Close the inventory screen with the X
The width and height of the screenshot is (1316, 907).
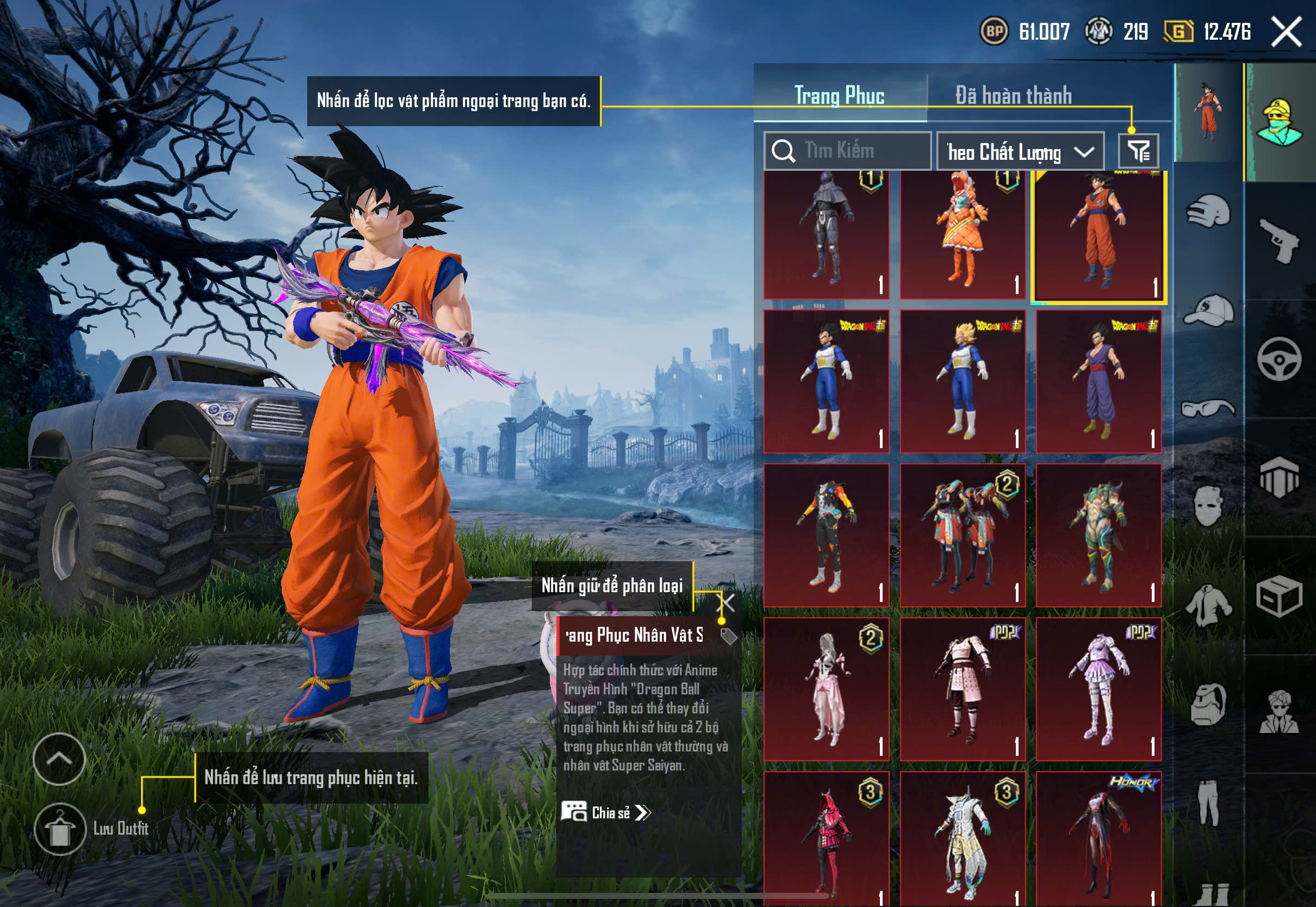1287,31
